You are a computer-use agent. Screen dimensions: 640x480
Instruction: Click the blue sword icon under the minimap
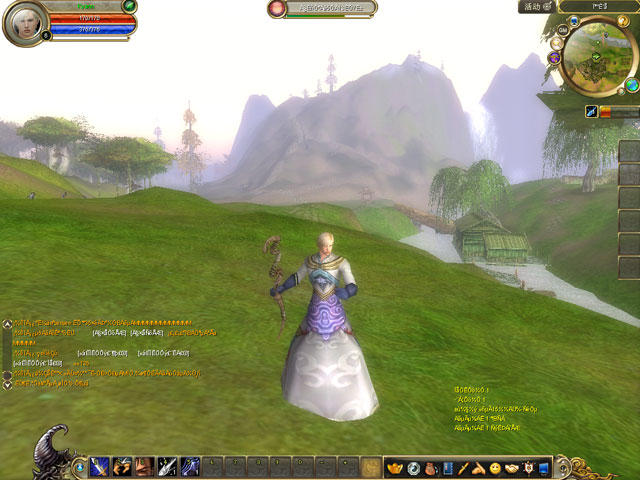pos(593,113)
